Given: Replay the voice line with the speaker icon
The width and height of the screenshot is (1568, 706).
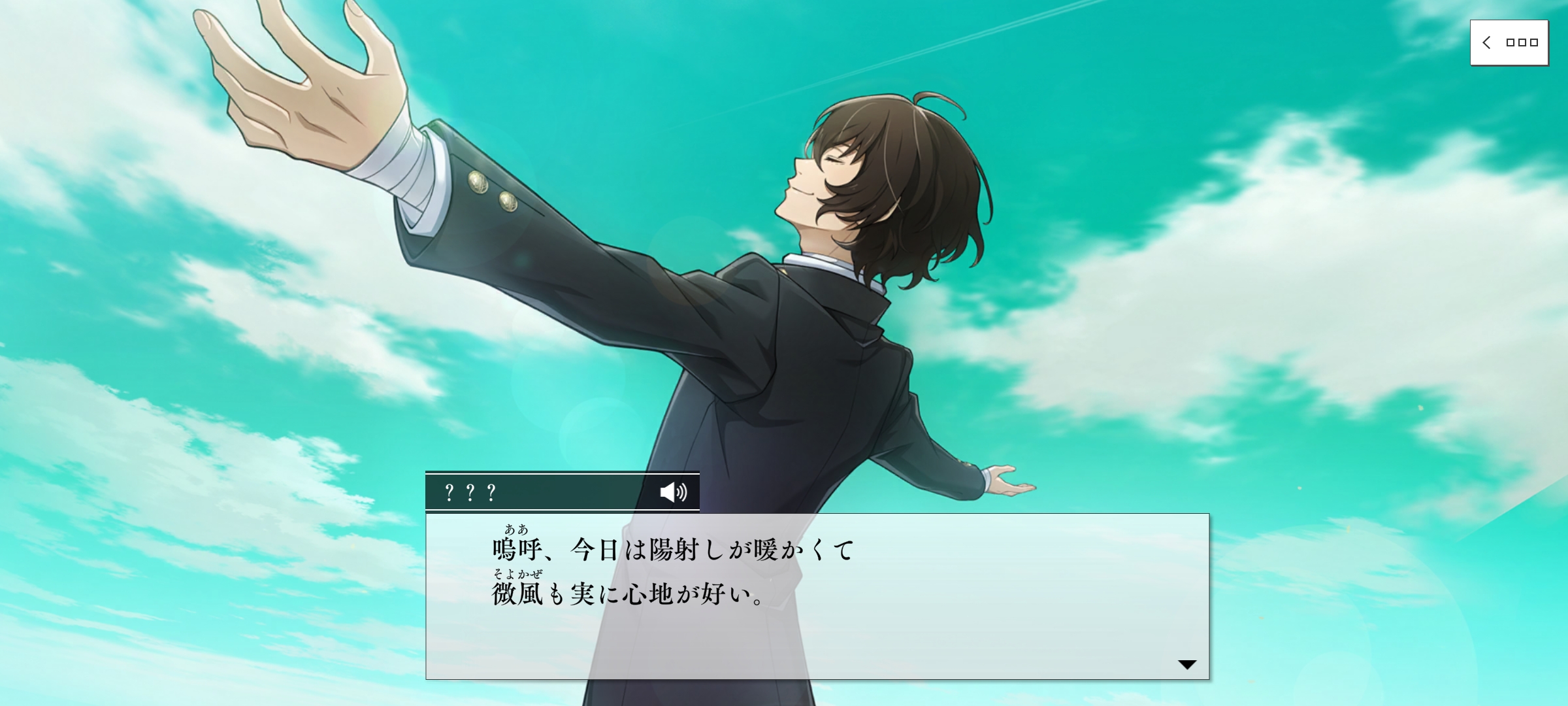Looking at the screenshot, I should pos(673,492).
